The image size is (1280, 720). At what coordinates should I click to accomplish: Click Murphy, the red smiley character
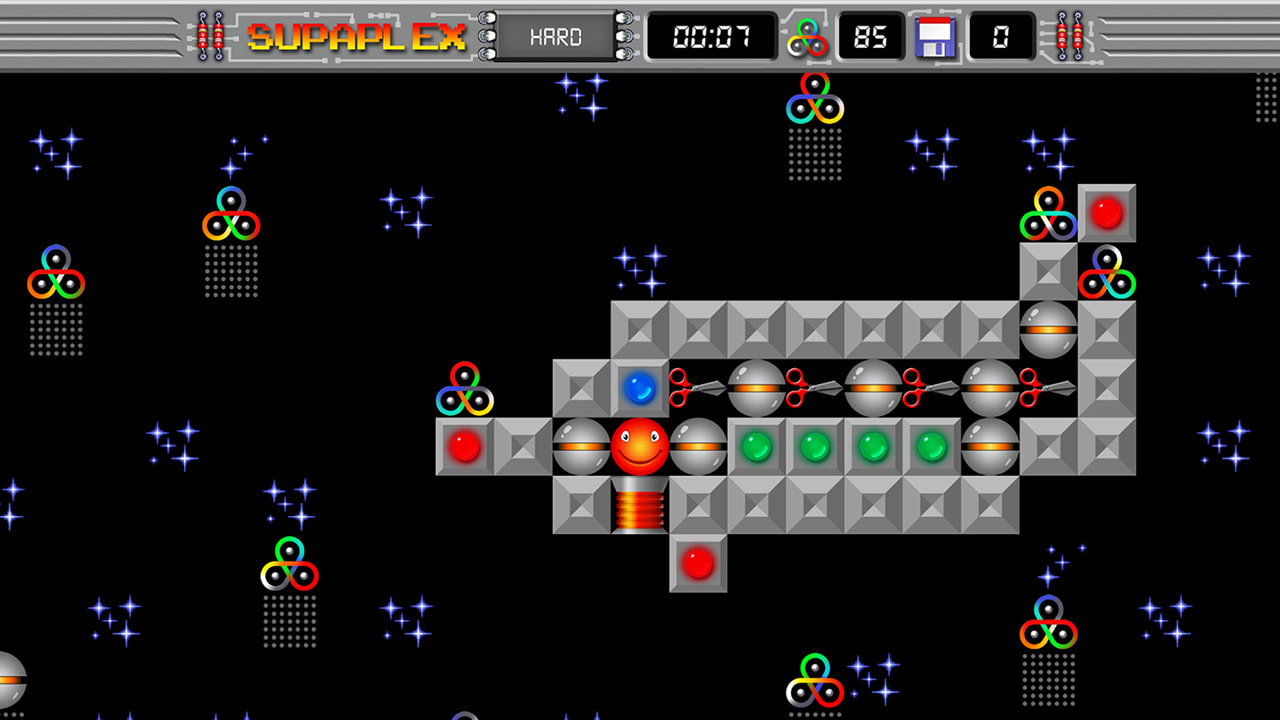(641, 448)
